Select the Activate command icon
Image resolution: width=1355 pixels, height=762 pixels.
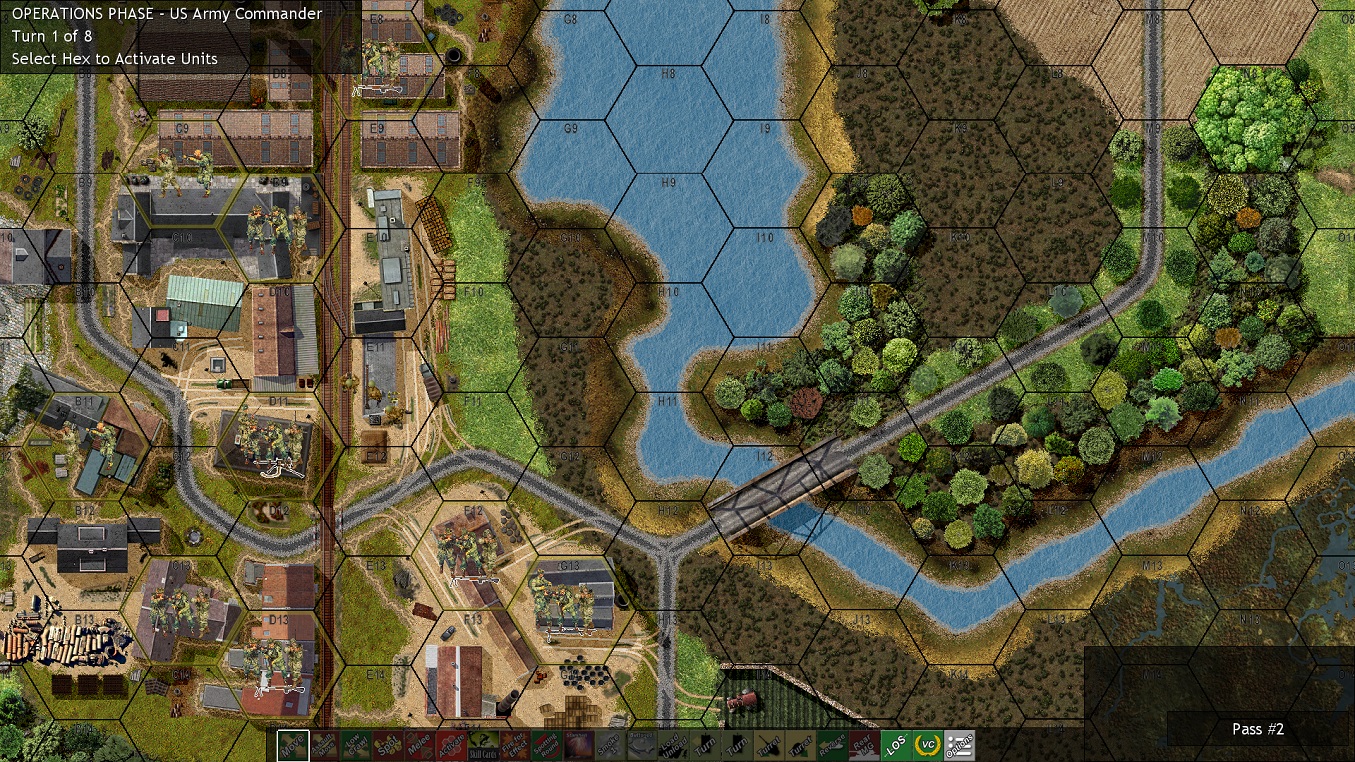450,742
